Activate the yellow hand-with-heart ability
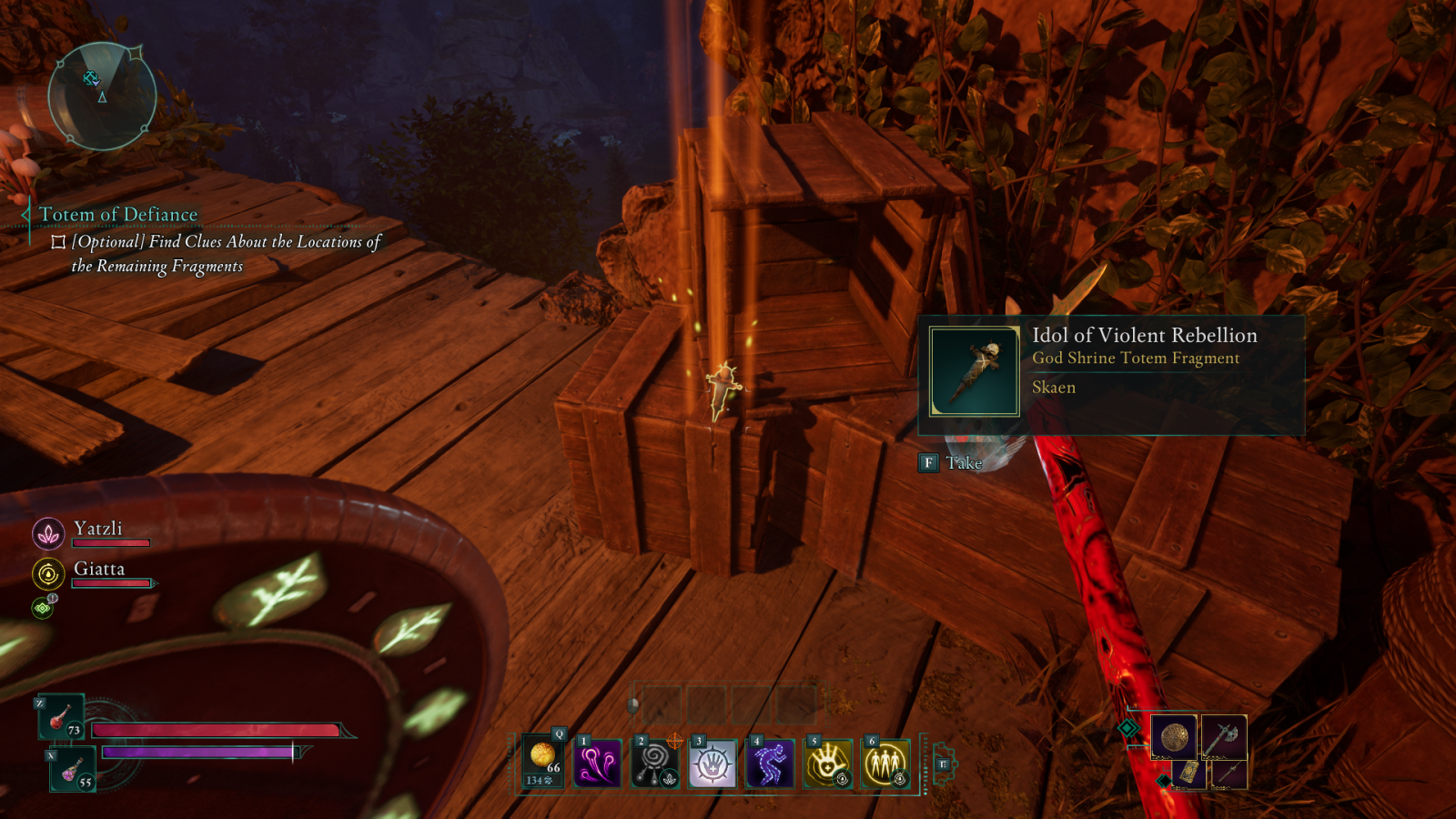 (x=828, y=763)
